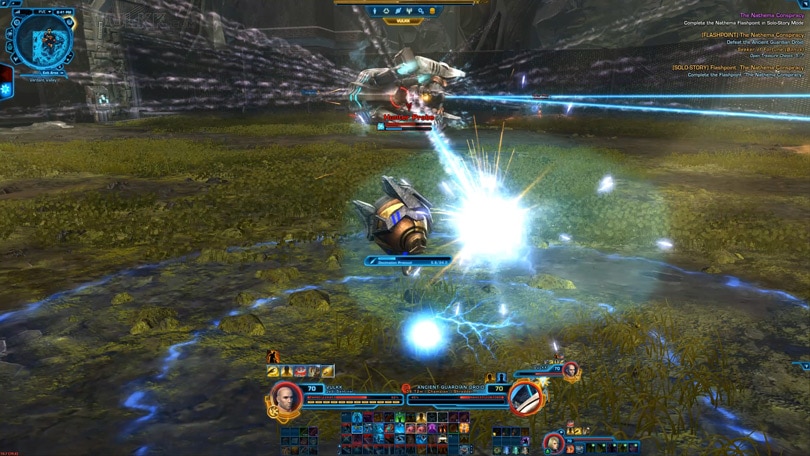The height and width of the screenshot is (456, 810).
Task: Open the top-center menu bar
Action: (404, 11)
